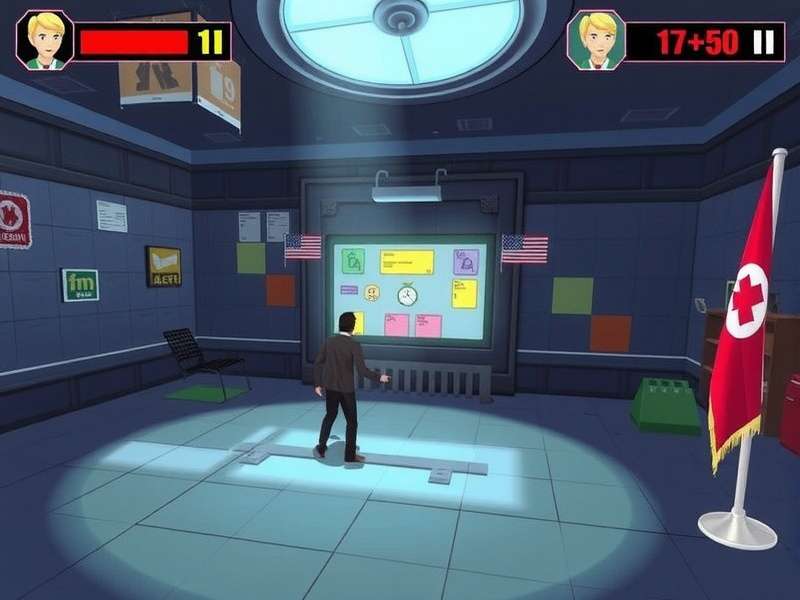Select the portrait beside the red health bar

pyautogui.click(x=44, y=41)
